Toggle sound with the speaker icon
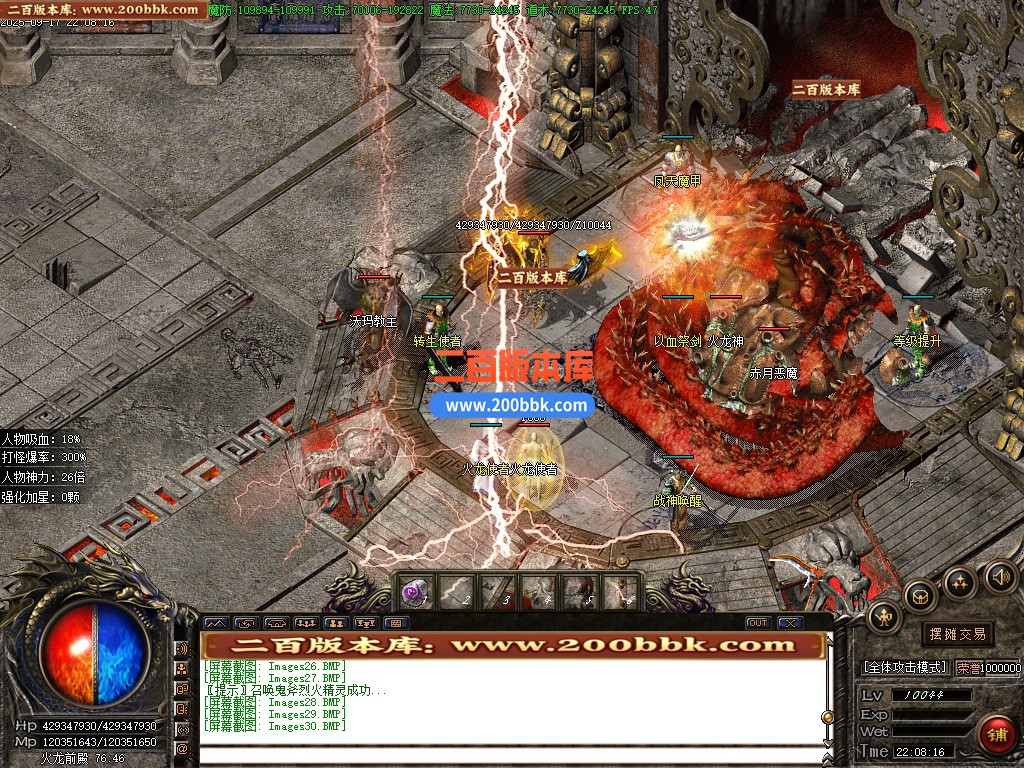The image size is (1024, 768). pos(998,576)
